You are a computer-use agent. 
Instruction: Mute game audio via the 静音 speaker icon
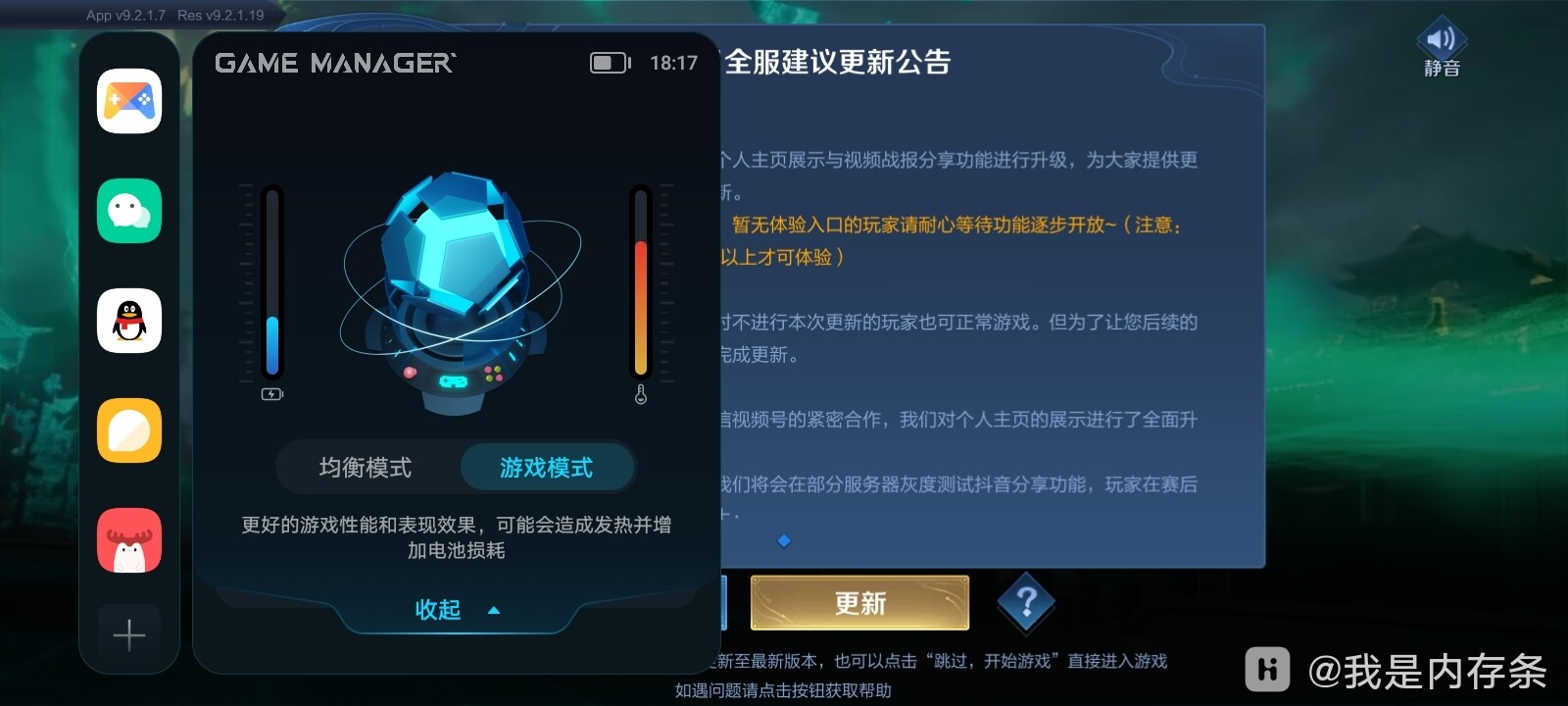[x=1439, y=43]
